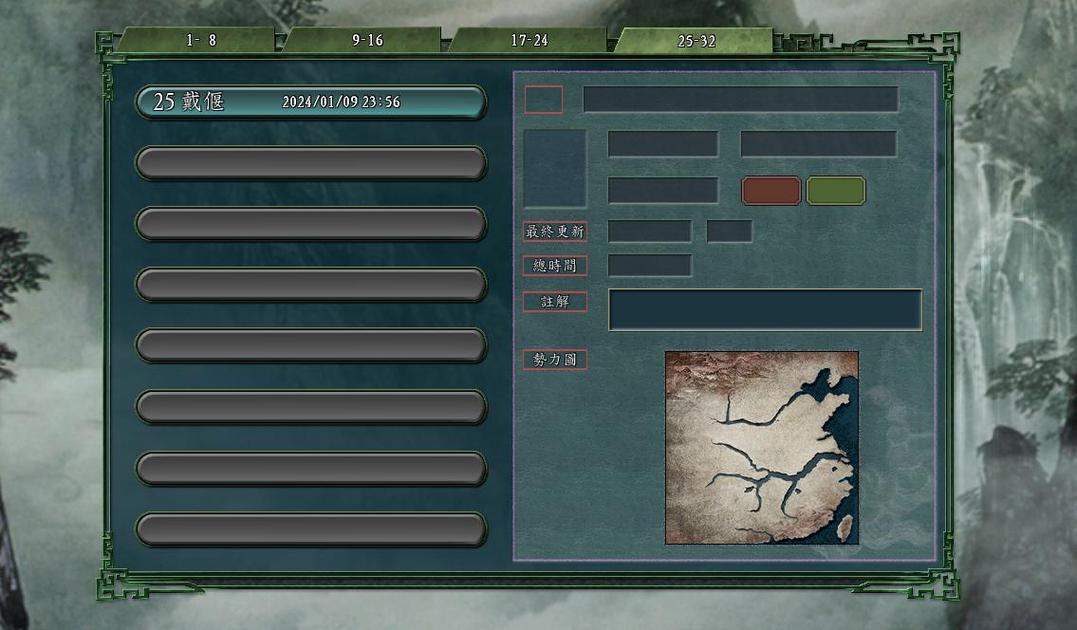Click the green button in details panel

836,191
